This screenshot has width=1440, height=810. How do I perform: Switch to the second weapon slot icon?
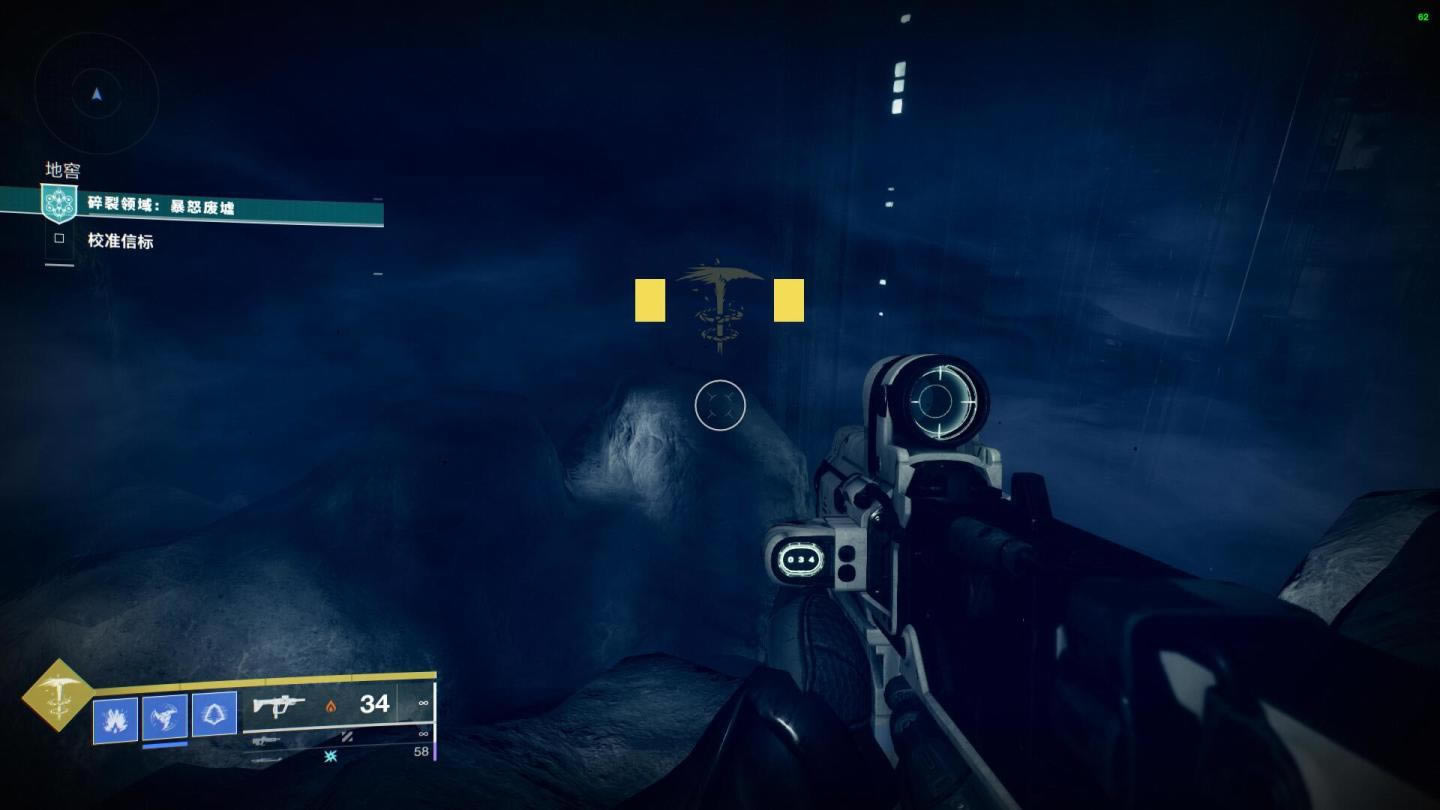266,741
